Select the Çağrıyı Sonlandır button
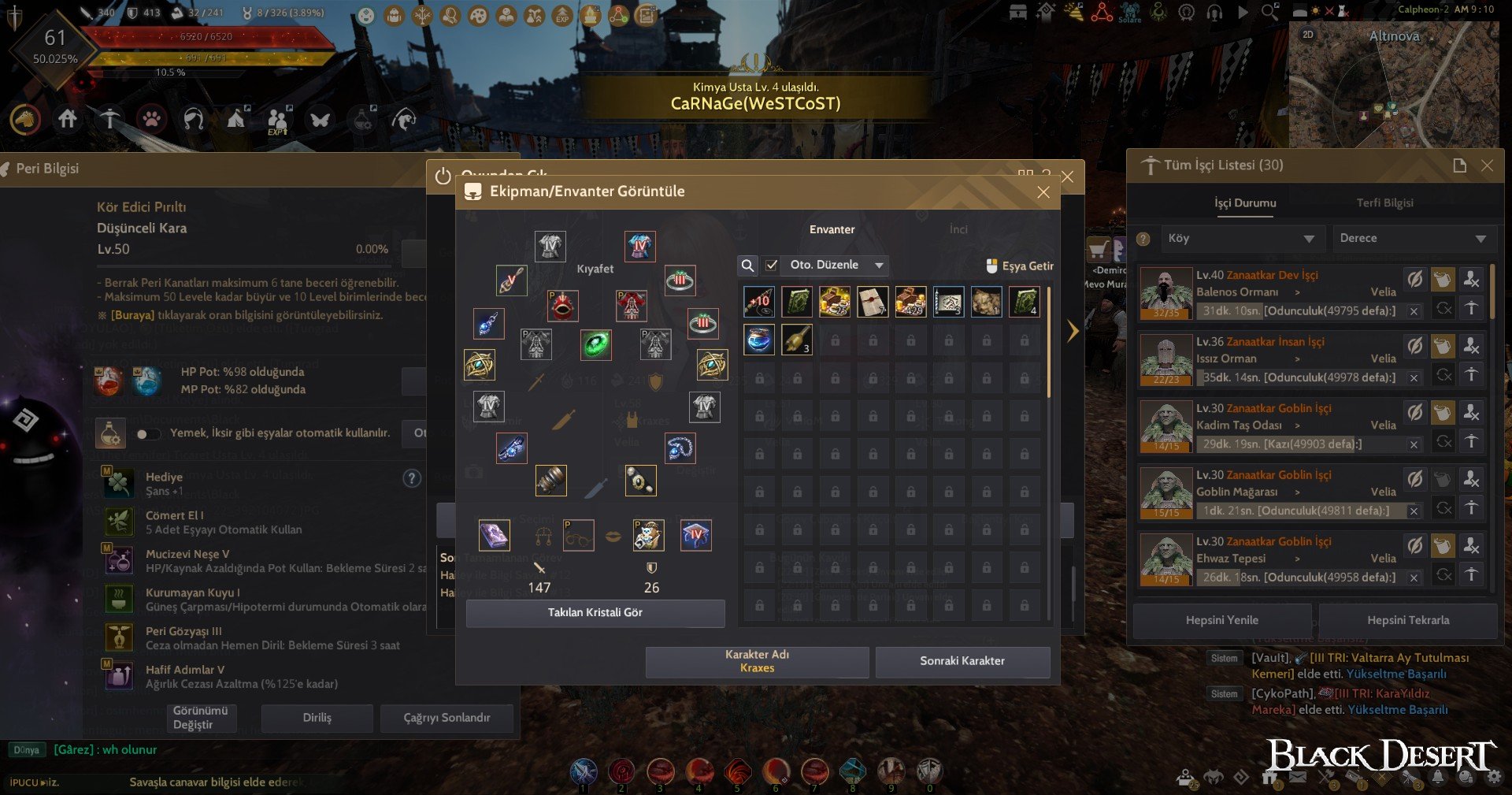This screenshot has width=1512, height=795. coord(447,718)
